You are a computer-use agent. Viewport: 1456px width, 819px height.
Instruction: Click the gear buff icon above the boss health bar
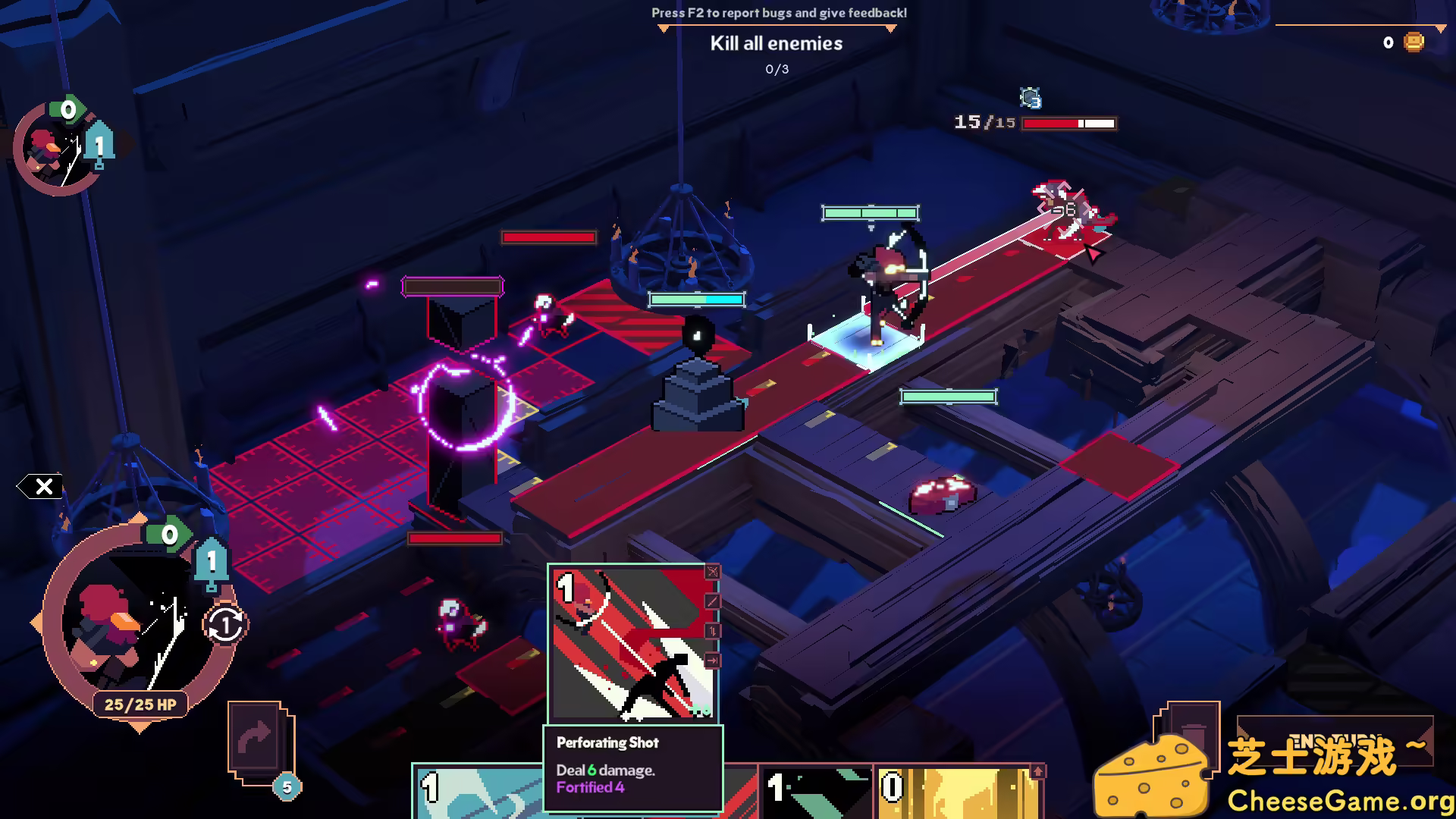[x=1031, y=97]
